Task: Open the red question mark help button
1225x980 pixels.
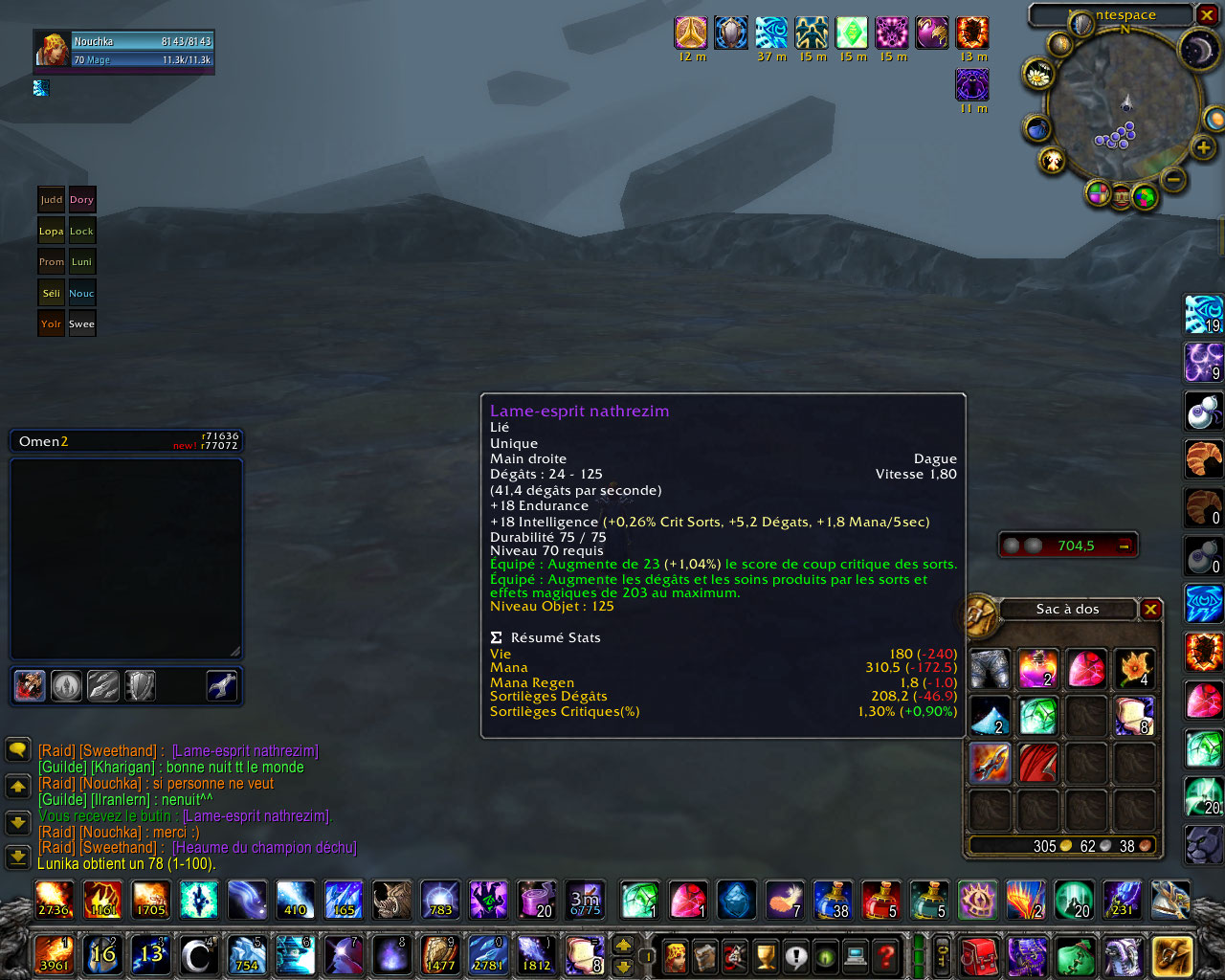Action: coord(887,955)
